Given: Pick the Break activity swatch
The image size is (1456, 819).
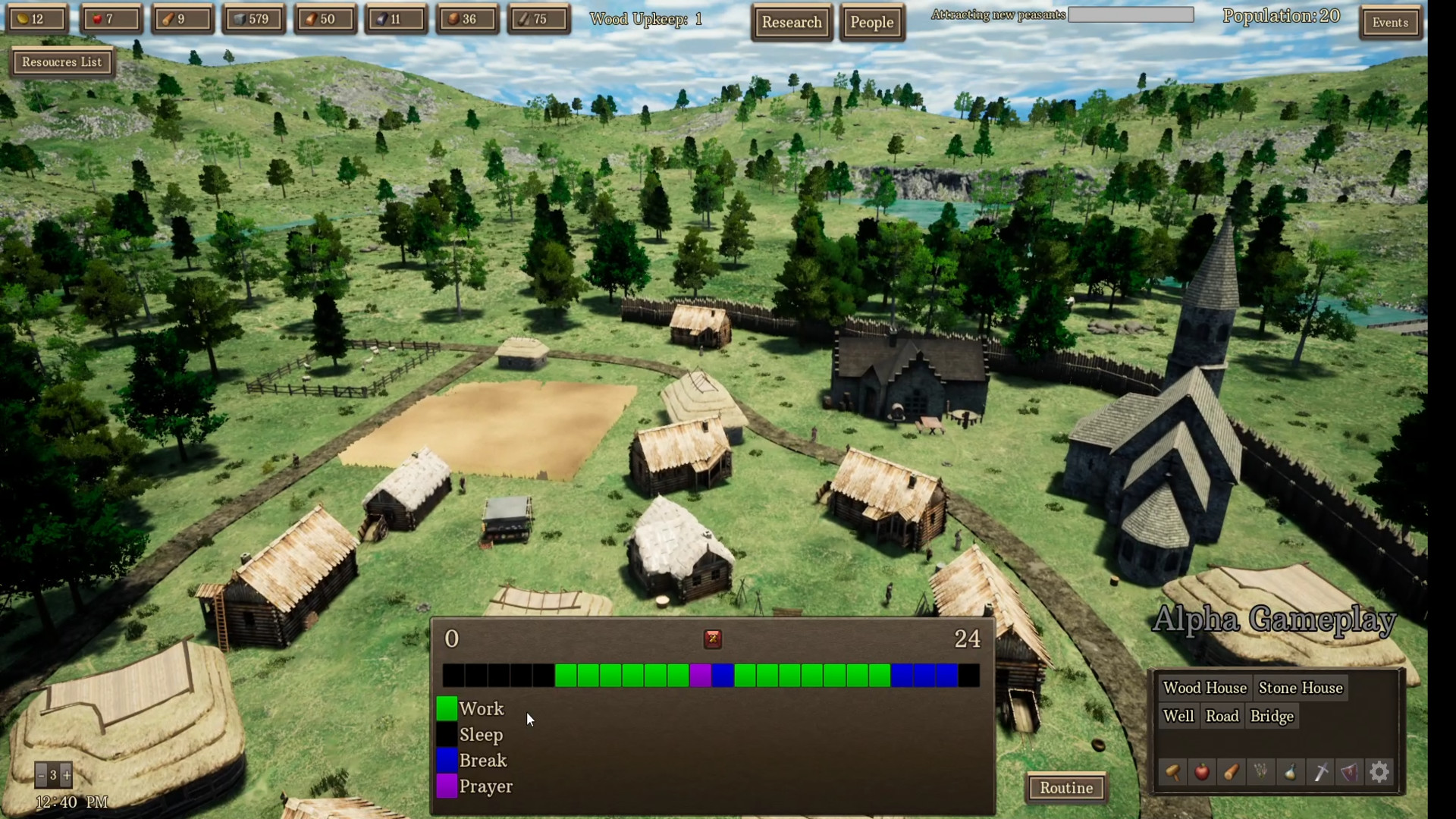Looking at the screenshot, I should click(447, 761).
